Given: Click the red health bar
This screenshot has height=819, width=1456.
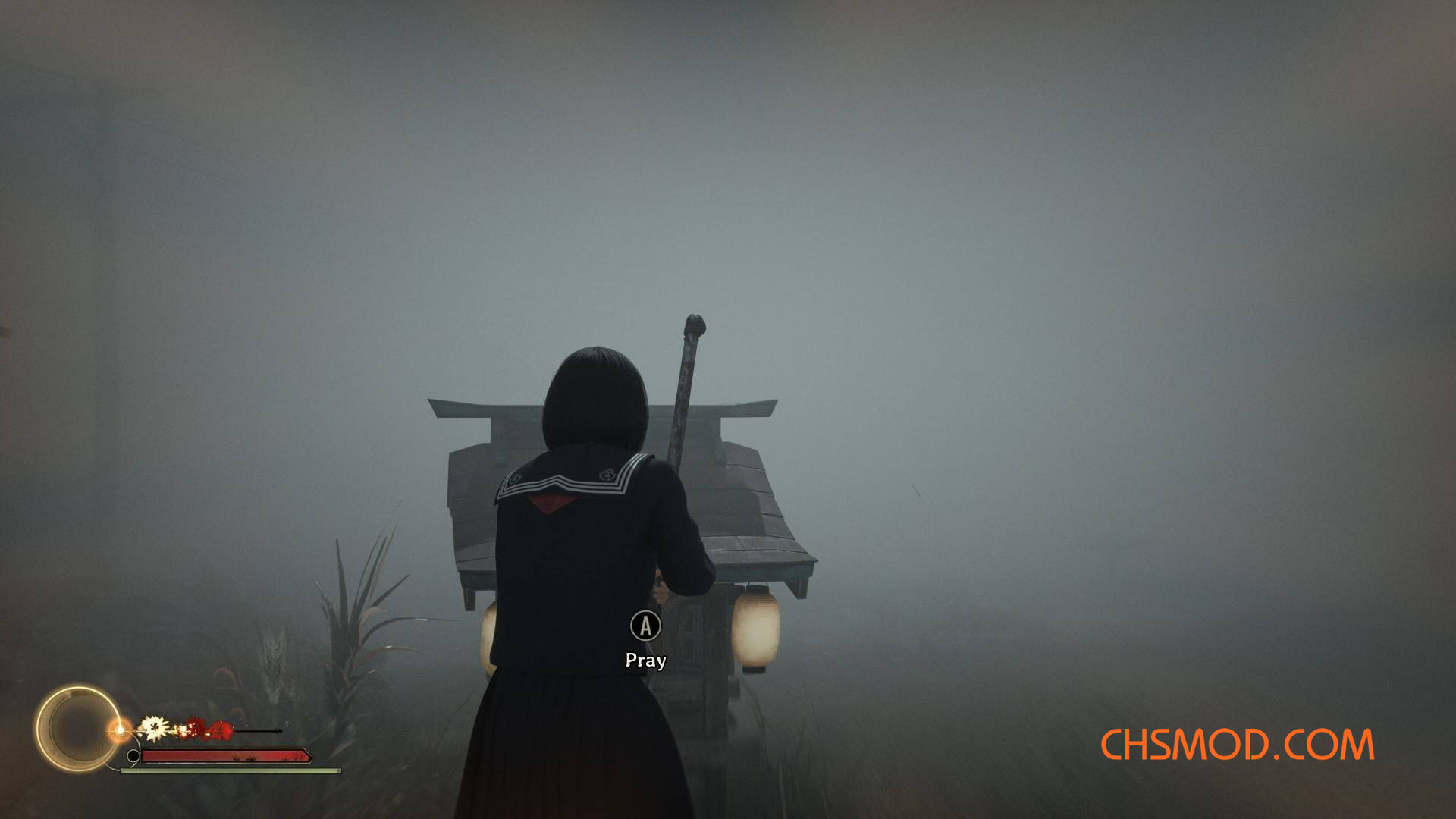Looking at the screenshot, I should click(227, 756).
